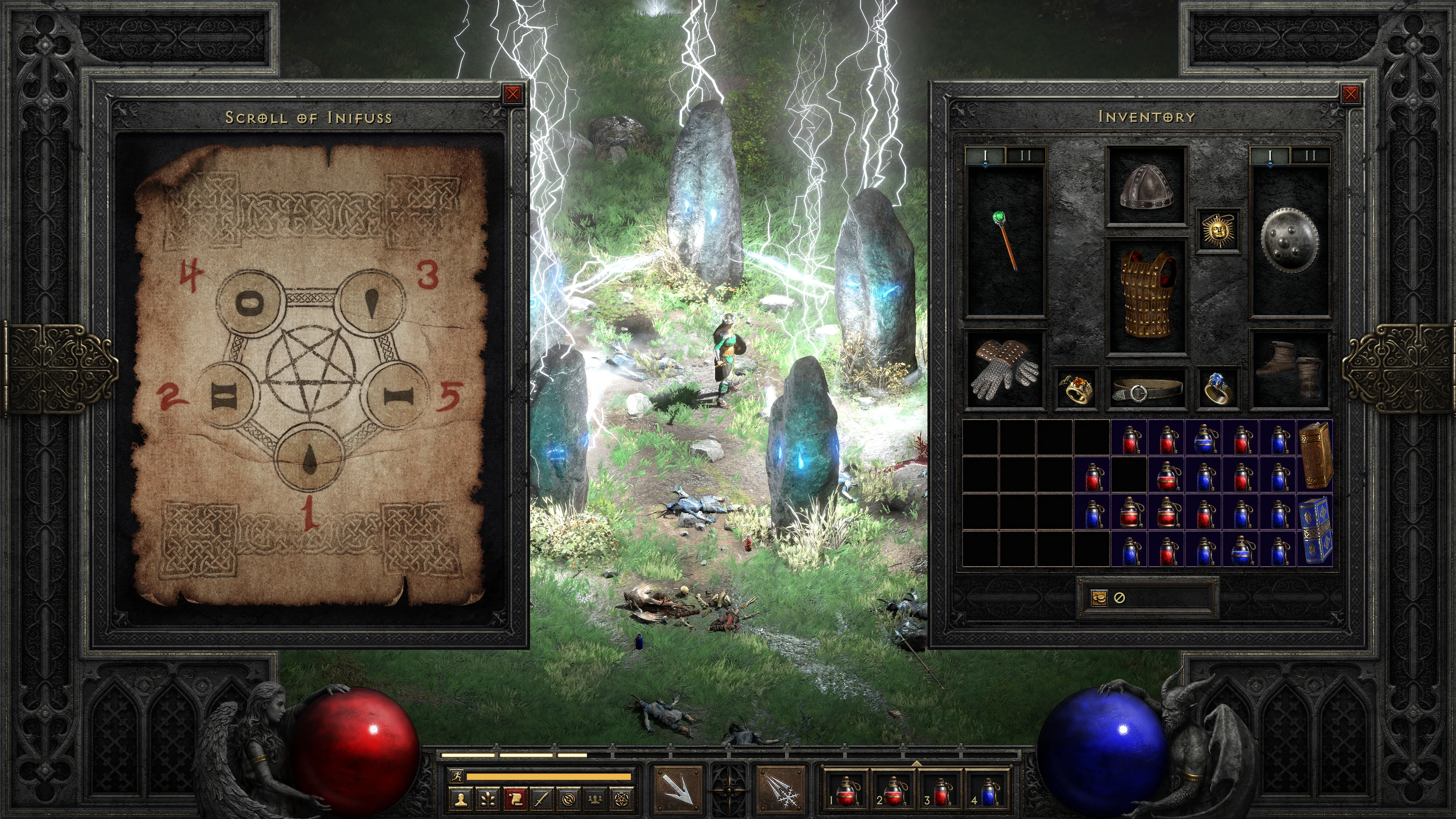1456x819 pixels.
Task: Click the gold coins drop button
Action: 1099,597
